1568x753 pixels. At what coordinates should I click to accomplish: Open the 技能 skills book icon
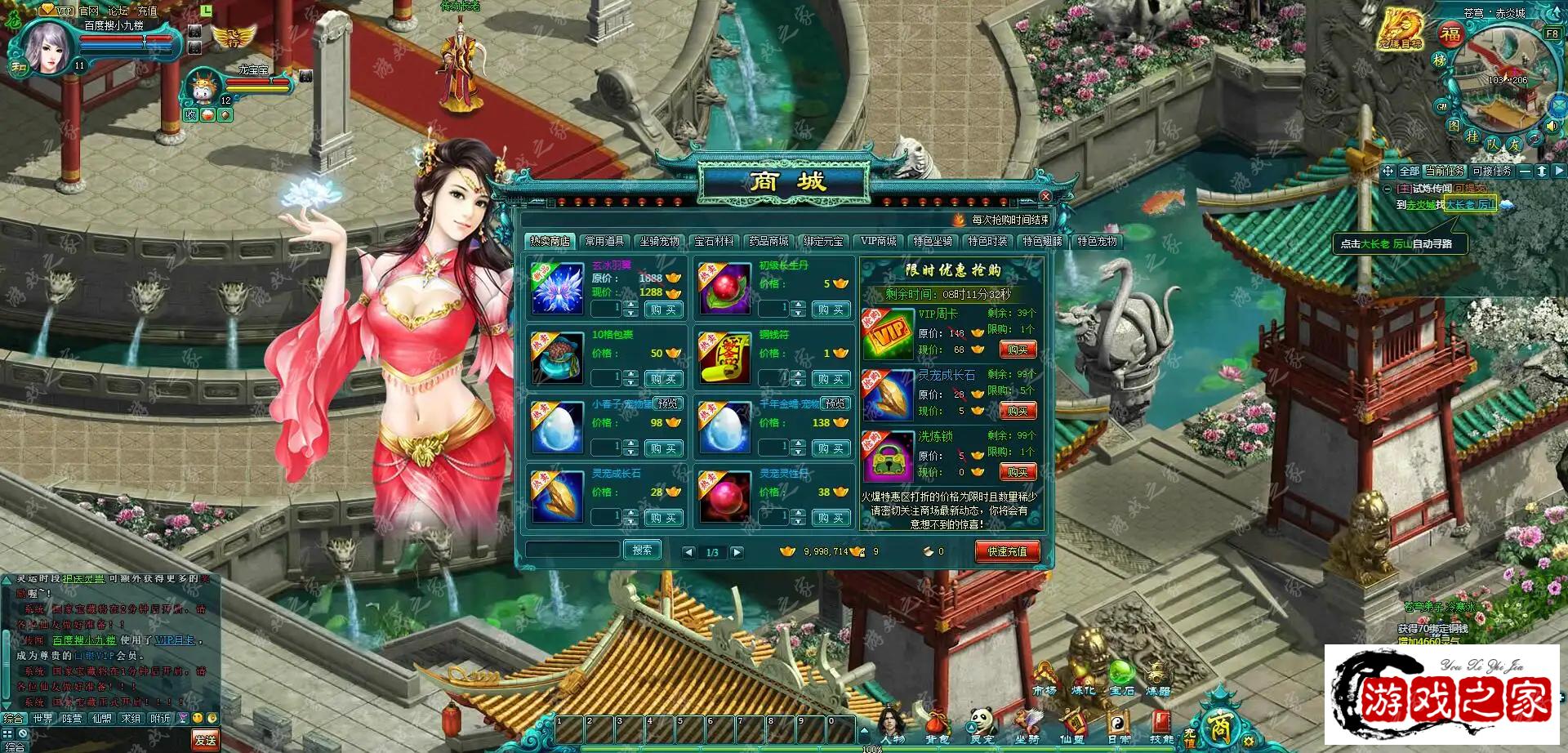pyautogui.click(x=1163, y=724)
